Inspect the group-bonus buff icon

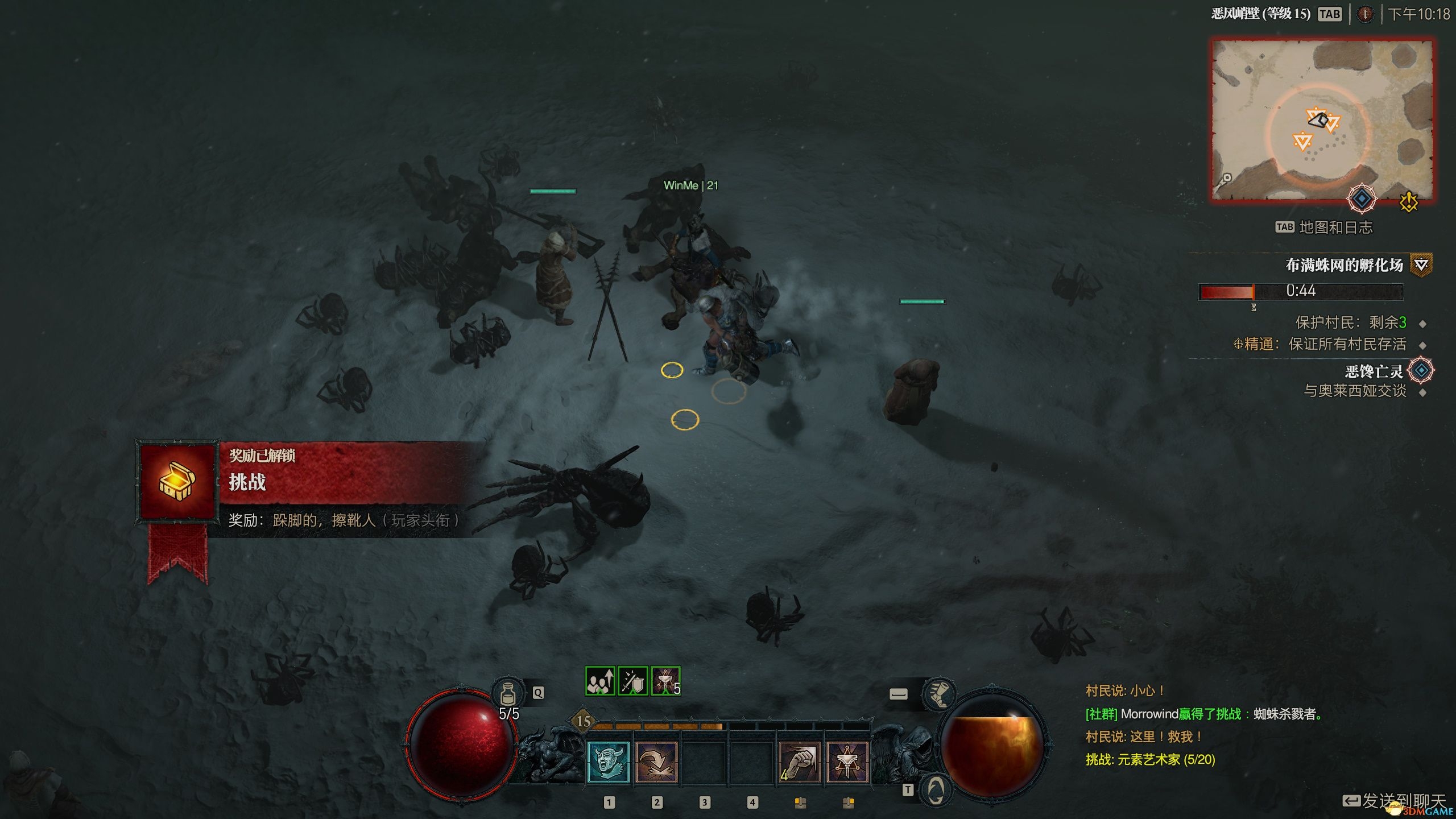tap(600, 681)
